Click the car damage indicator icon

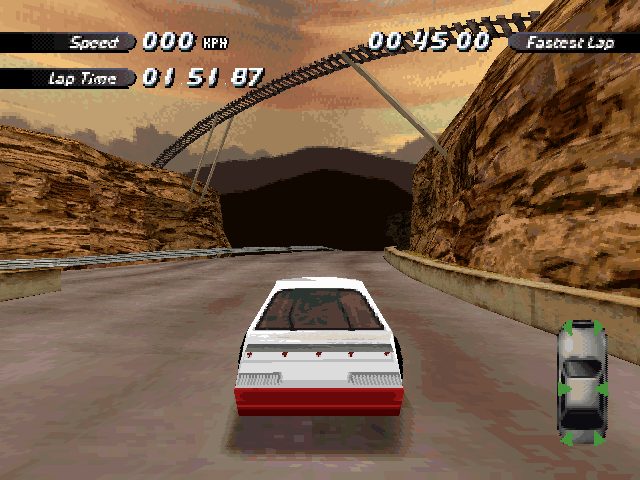tap(582, 381)
